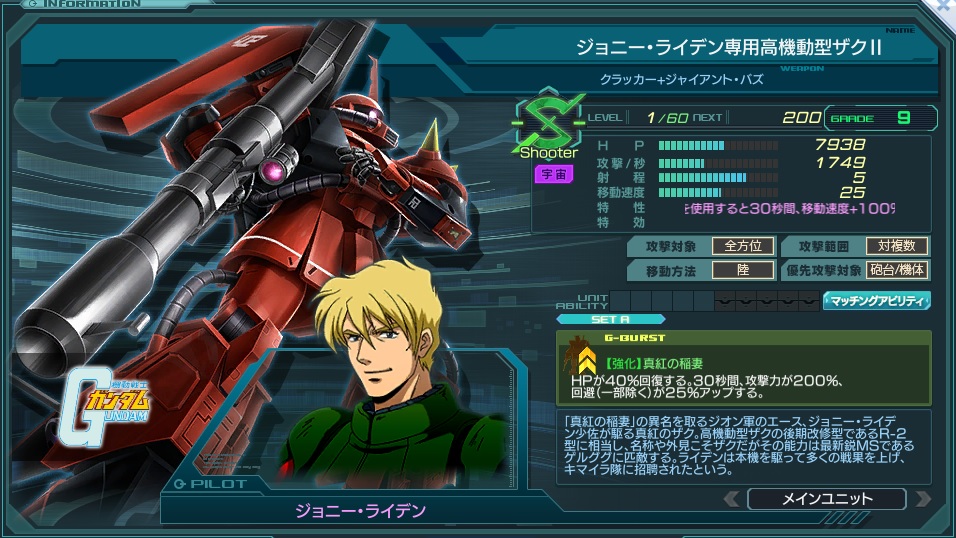Viewport: 956px width, 538px height.
Task: Open the マッチングアビリティ panel
Action: tap(876, 300)
